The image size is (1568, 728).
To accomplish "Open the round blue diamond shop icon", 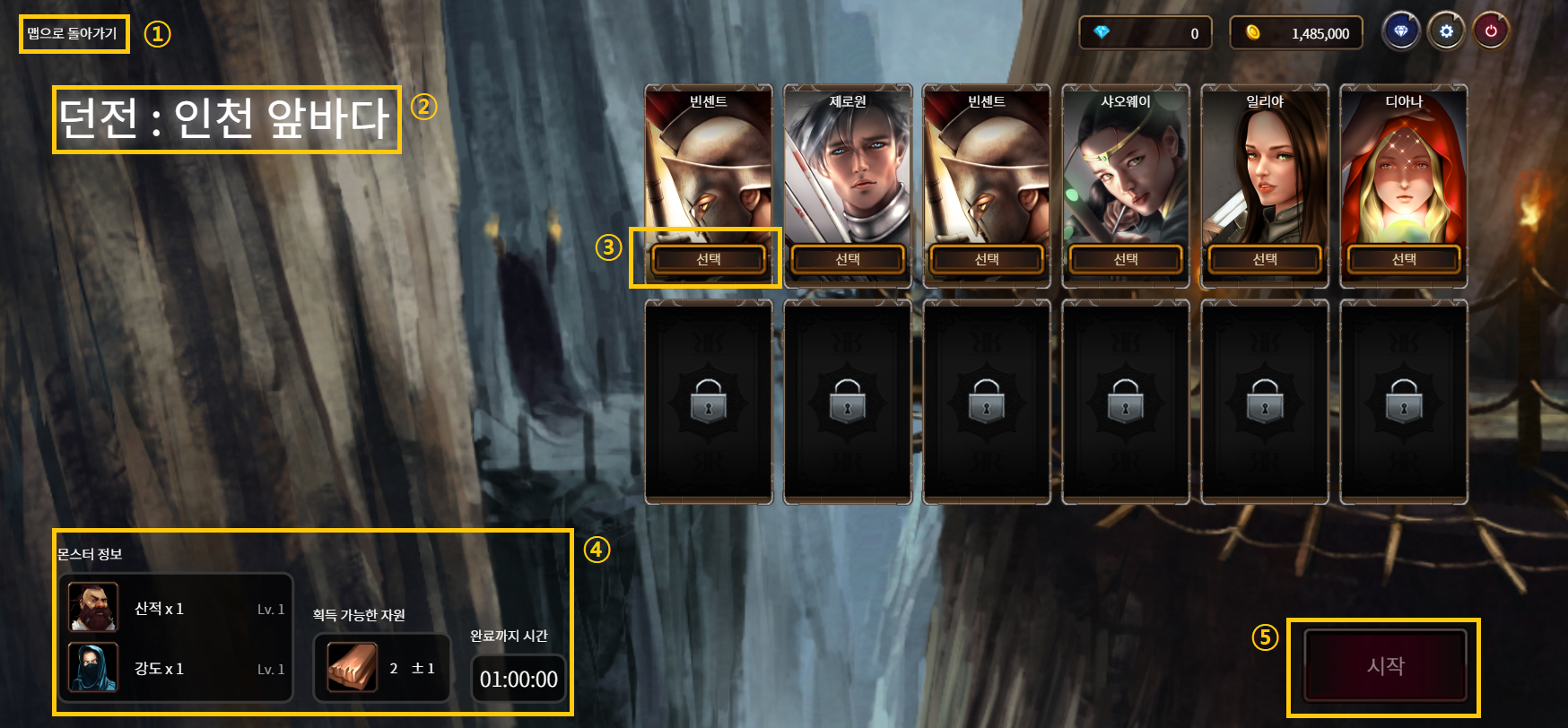I will 1400,32.
